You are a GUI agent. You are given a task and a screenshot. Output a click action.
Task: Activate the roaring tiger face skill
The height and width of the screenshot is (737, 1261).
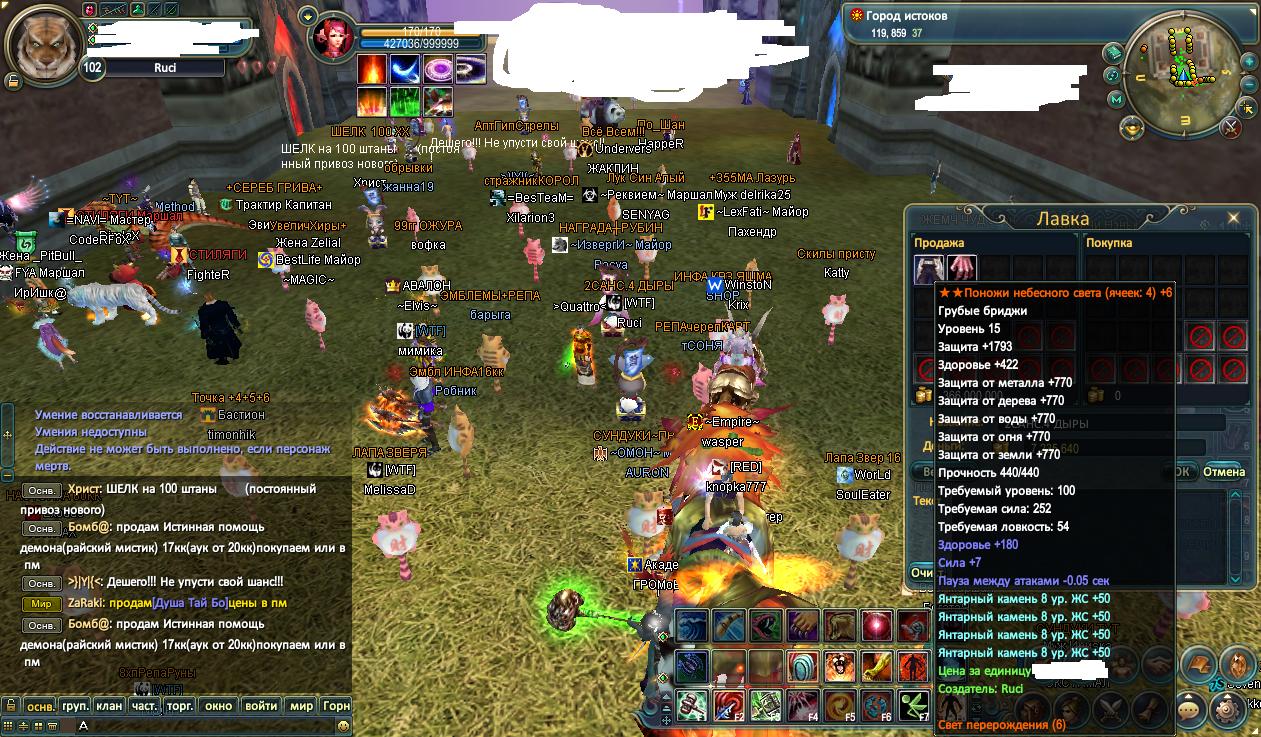tap(841, 666)
